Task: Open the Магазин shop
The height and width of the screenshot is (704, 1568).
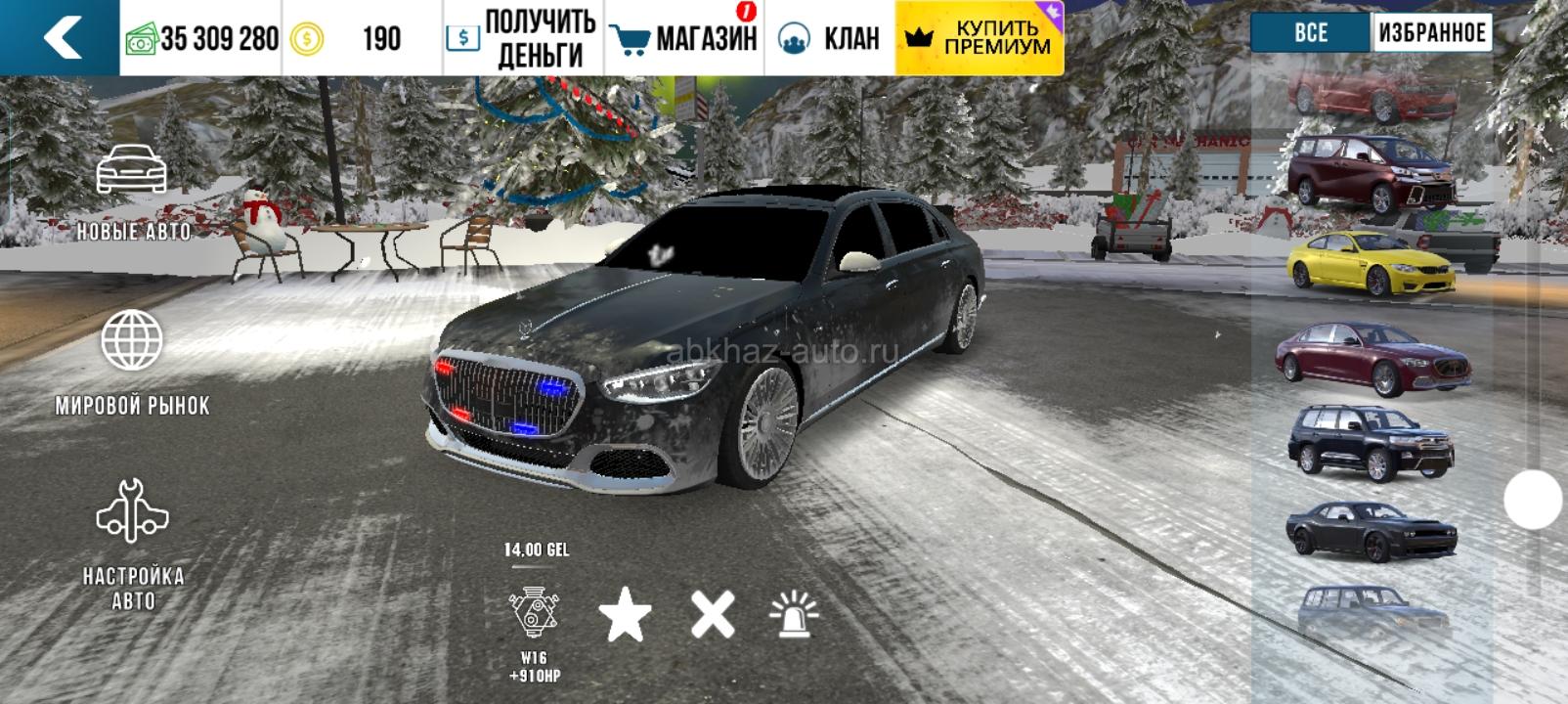Action: click(x=684, y=38)
